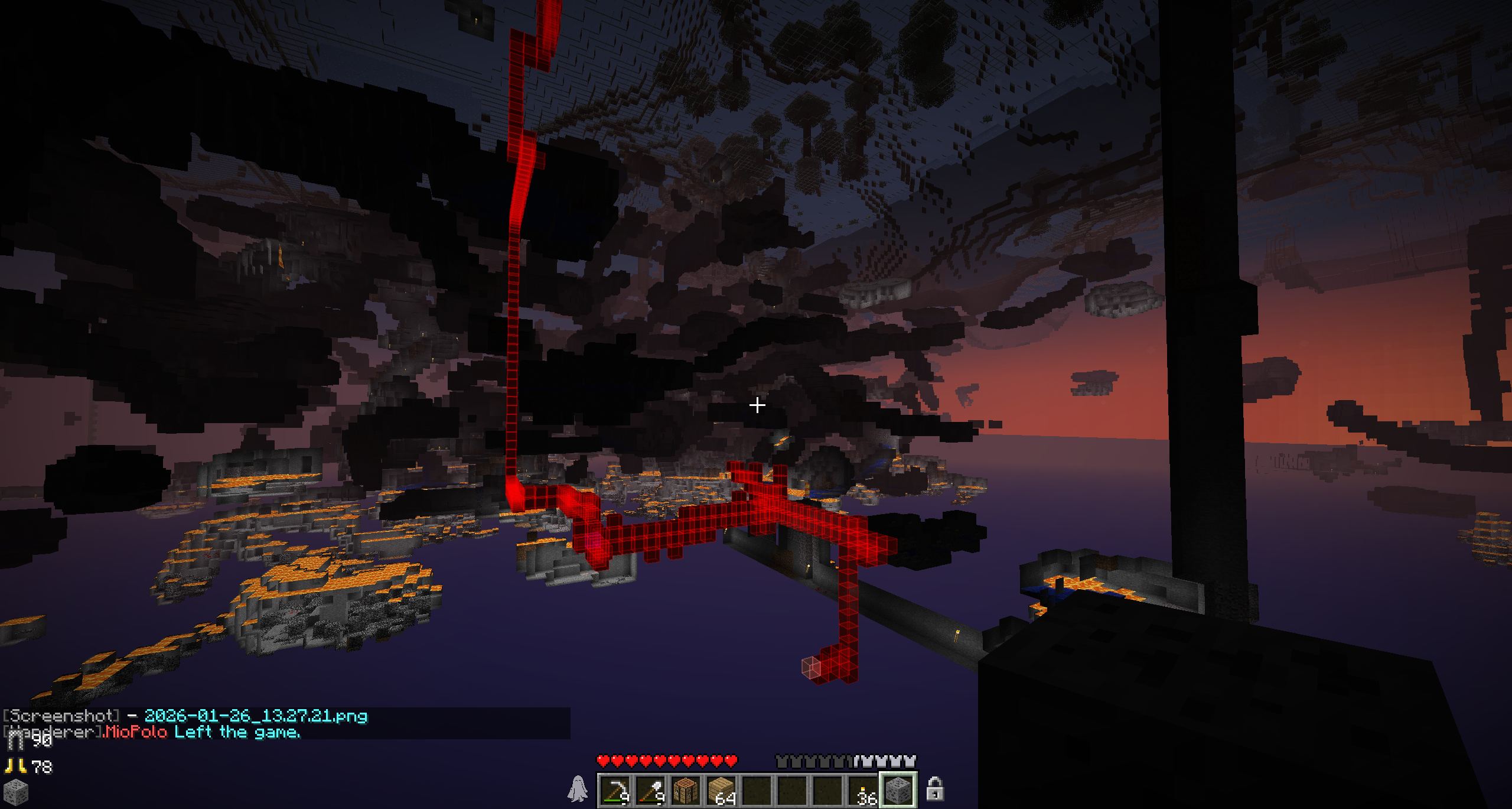Select the highlighted andesite block slot
This screenshot has height=809, width=1512.
point(898,790)
